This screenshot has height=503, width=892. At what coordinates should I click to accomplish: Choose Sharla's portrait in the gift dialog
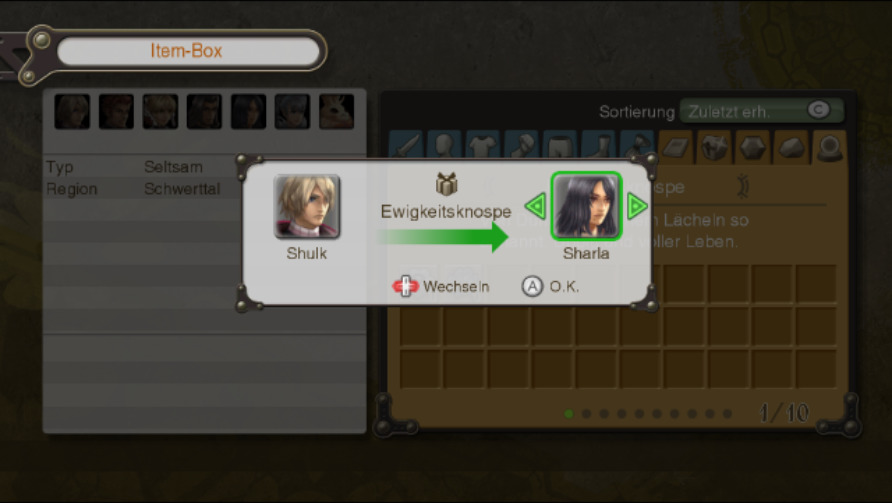[586, 207]
